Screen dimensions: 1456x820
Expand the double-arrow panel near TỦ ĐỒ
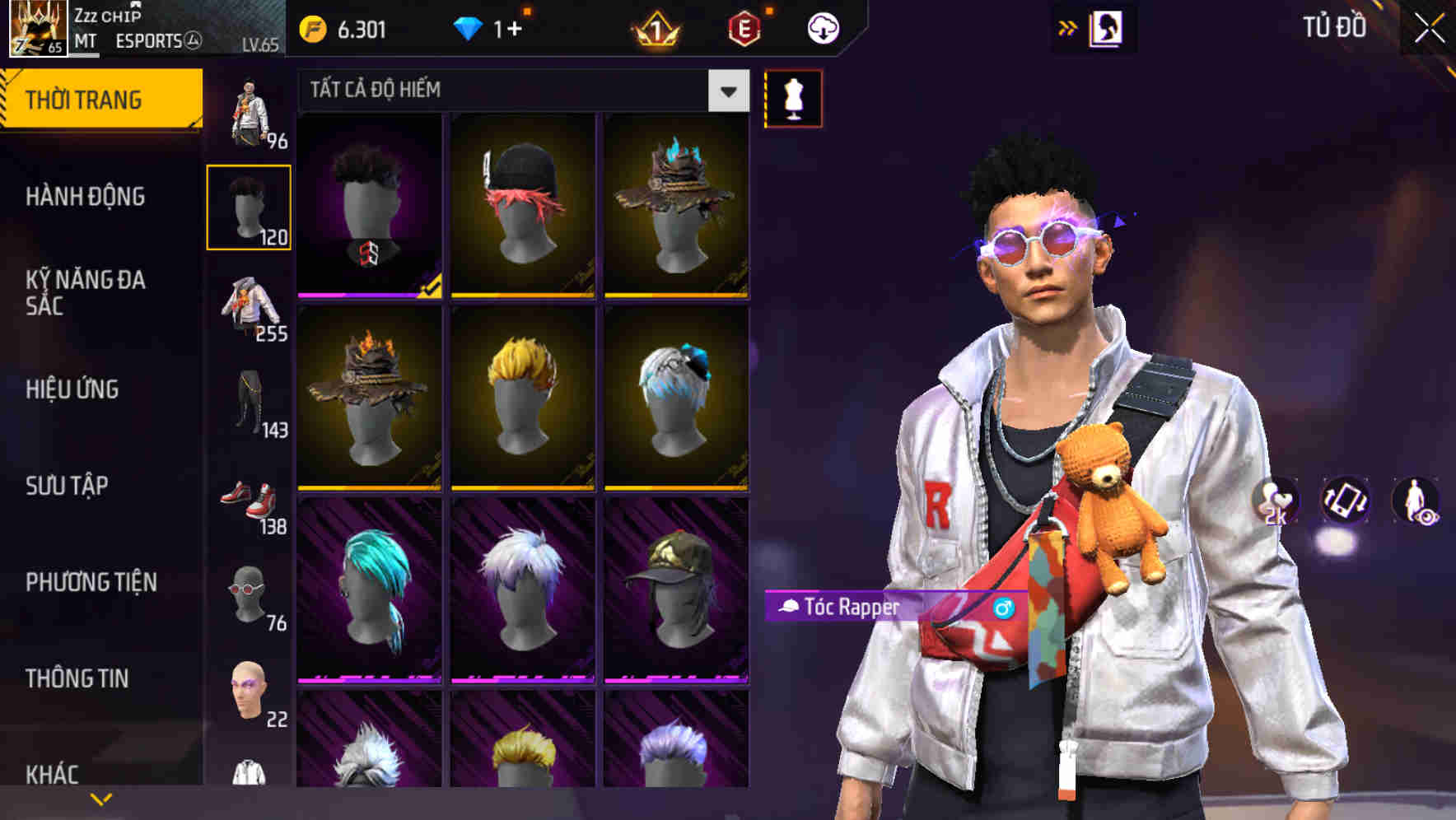(1067, 26)
